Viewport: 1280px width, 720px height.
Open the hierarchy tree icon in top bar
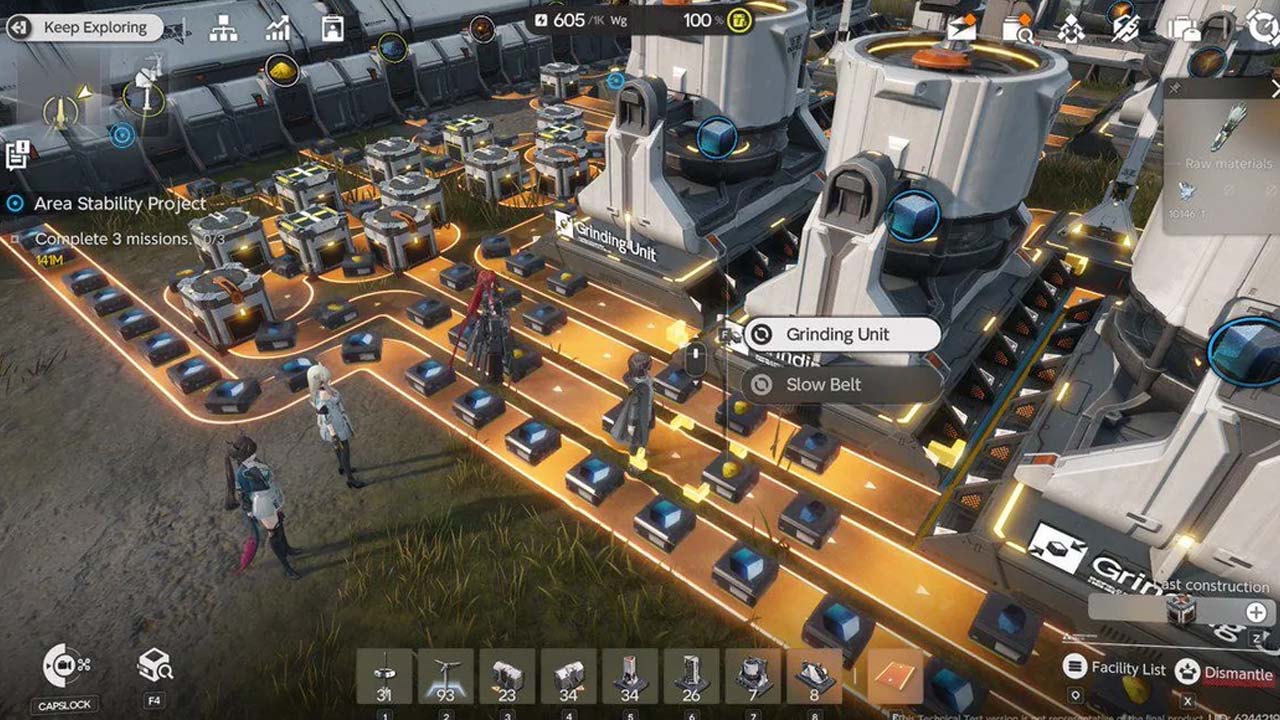(223, 28)
